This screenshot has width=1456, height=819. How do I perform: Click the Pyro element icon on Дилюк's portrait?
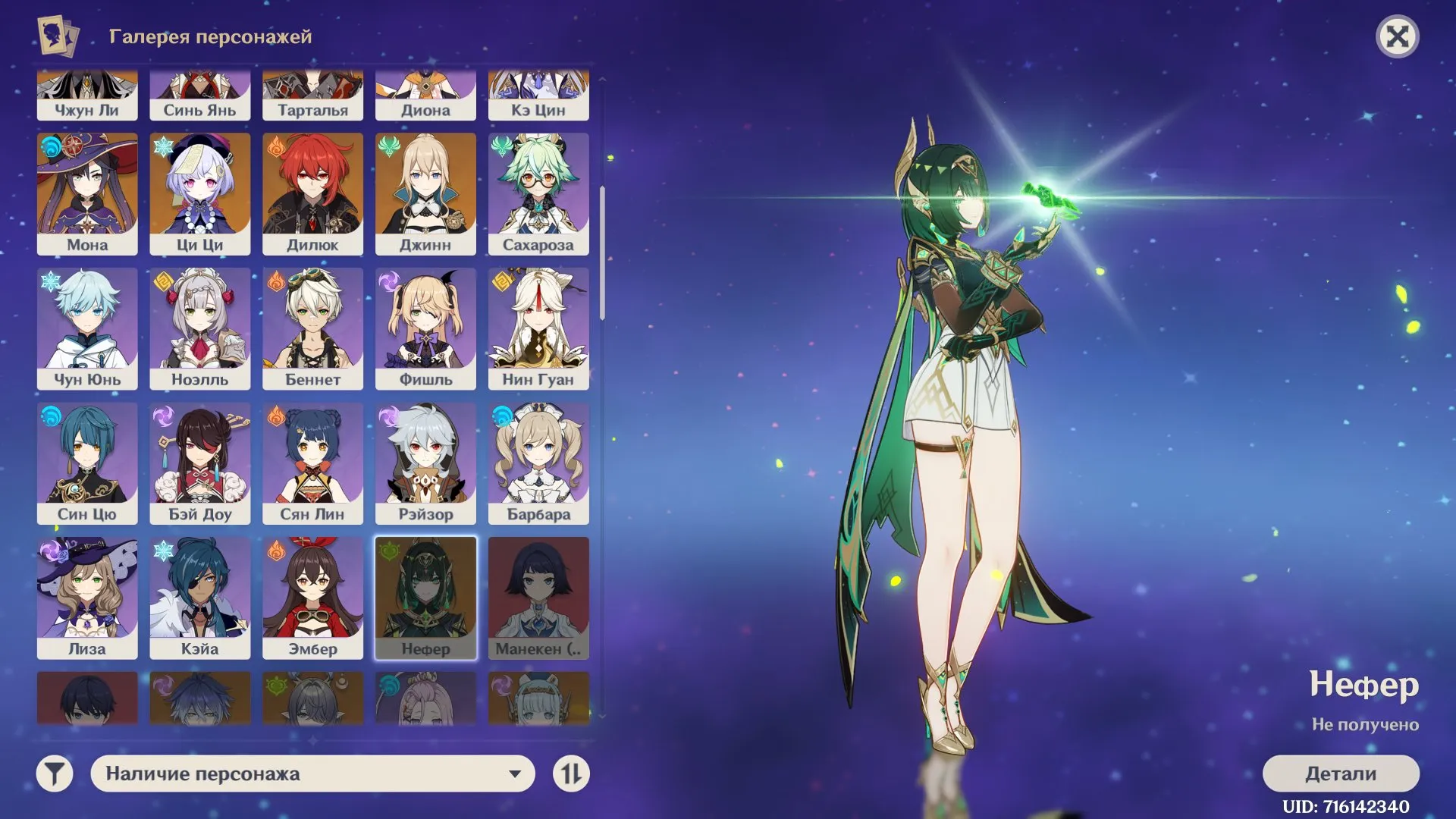pyautogui.click(x=277, y=147)
